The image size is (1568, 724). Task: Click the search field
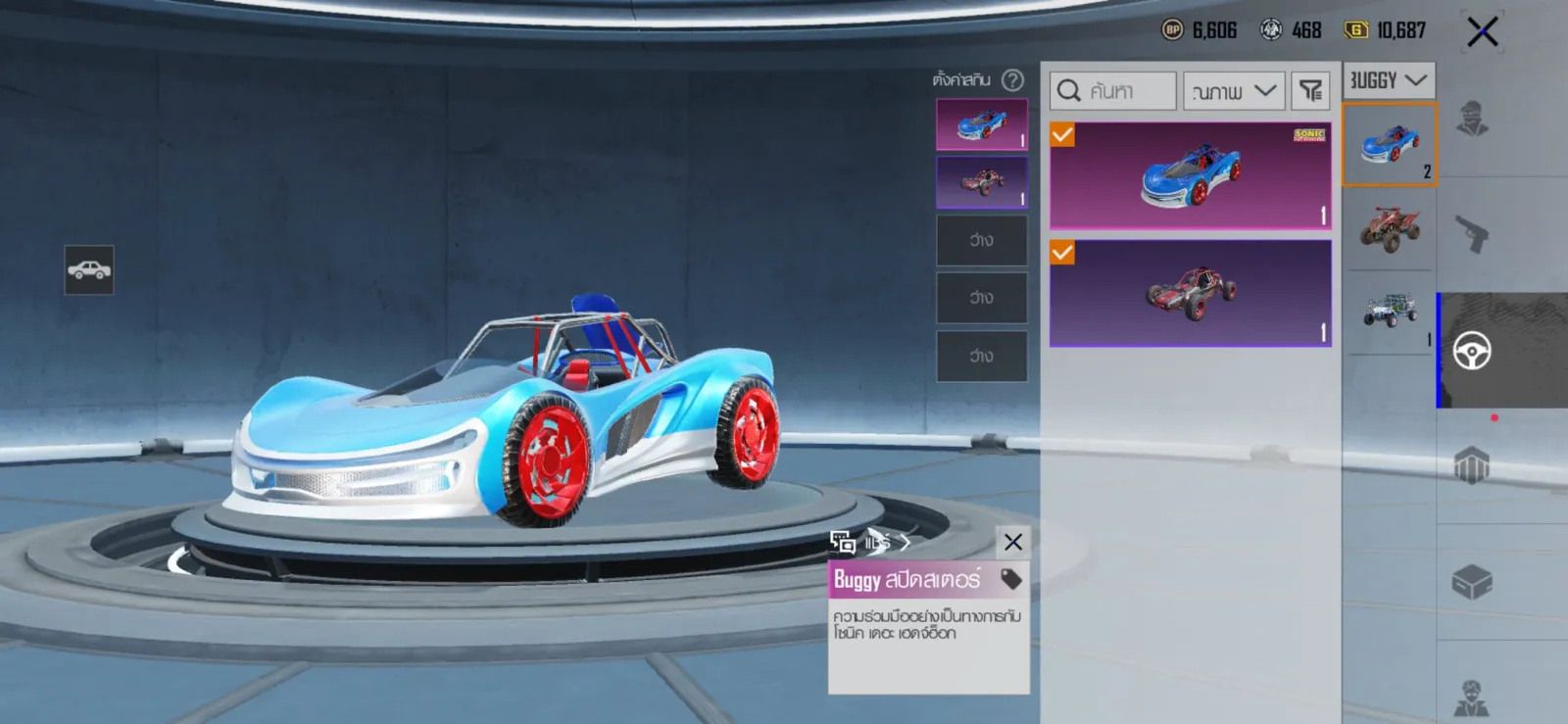(x=1112, y=91)
